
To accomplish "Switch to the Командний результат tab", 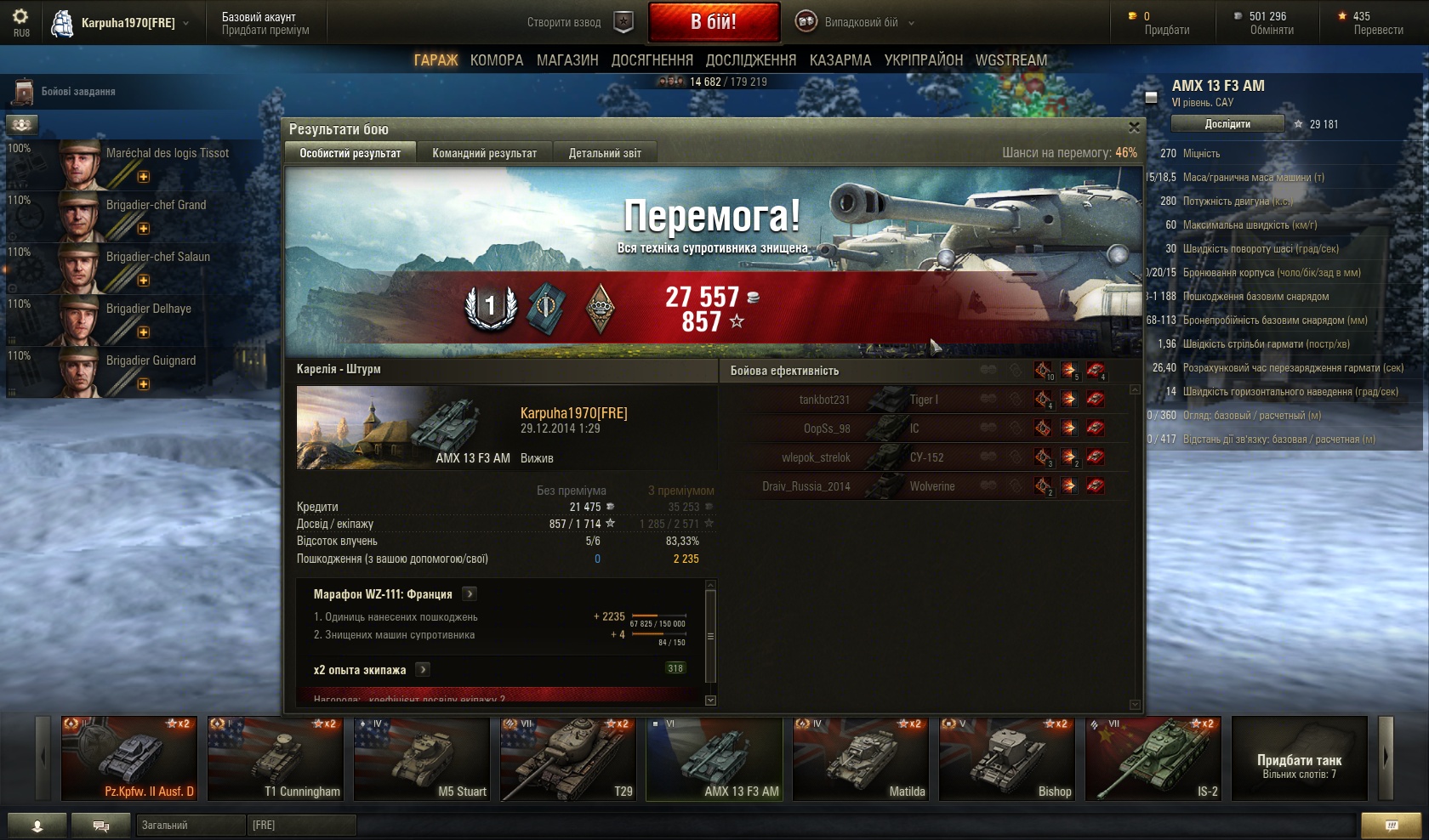I will (484, 153).
